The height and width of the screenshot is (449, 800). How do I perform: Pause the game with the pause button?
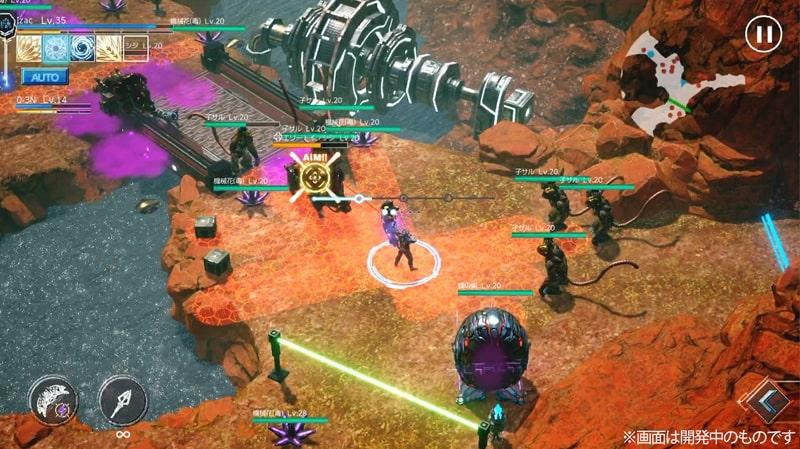(763, 35)
